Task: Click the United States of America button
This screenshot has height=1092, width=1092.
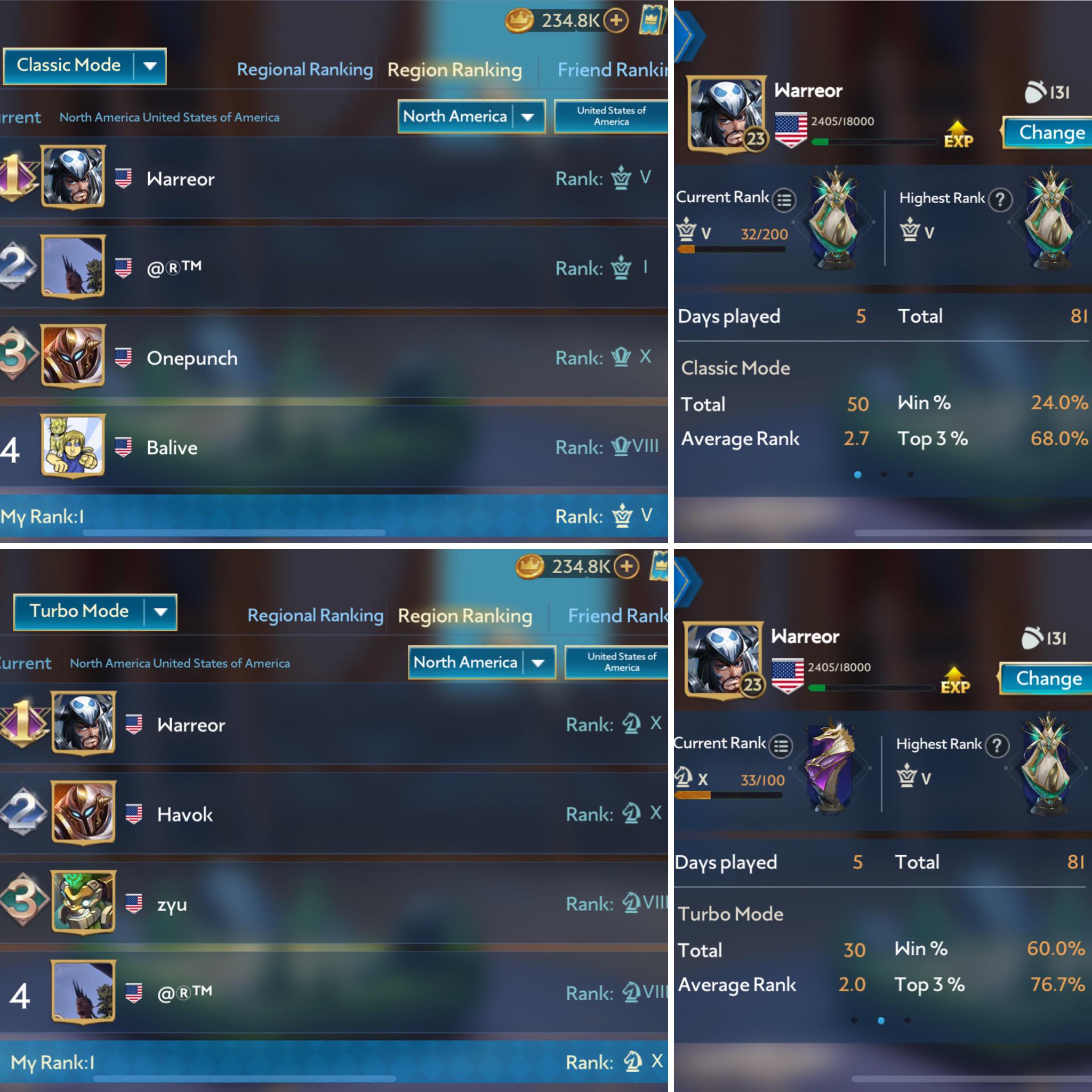Action: [x=611, y=117]
